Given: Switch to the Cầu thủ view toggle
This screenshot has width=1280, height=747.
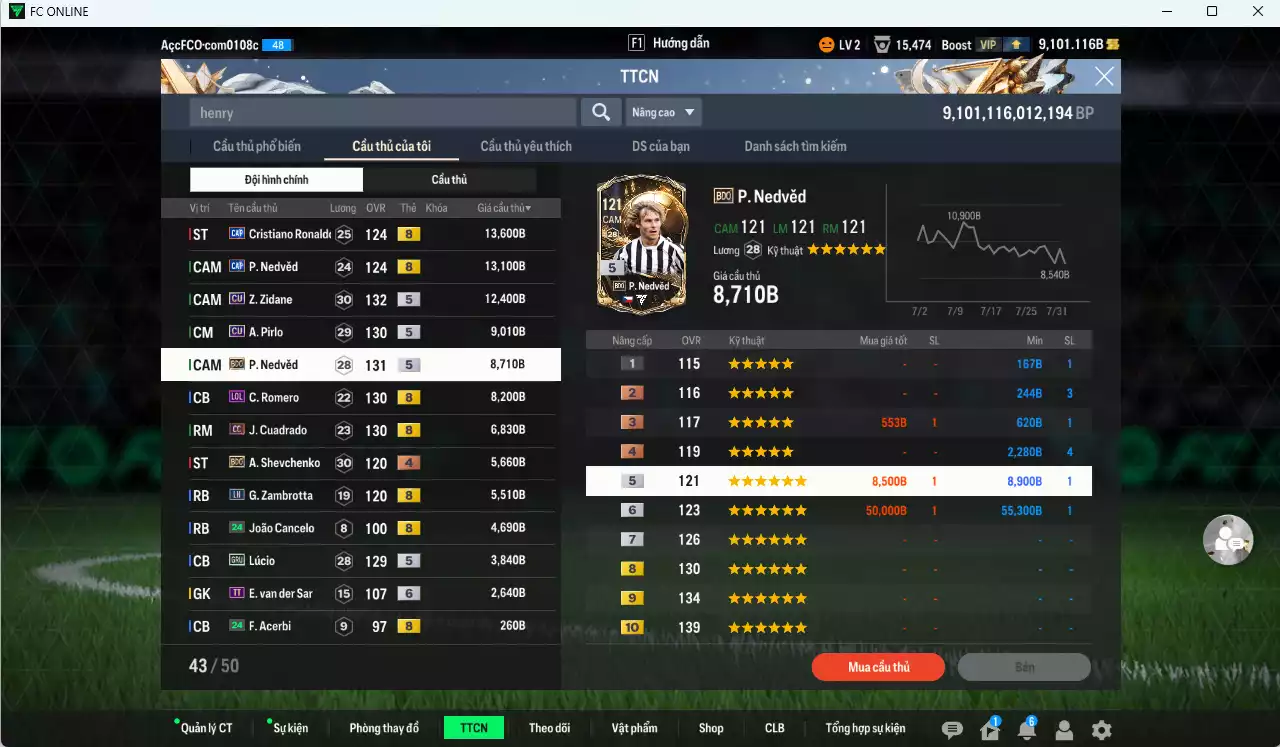Looking at the screenshot, I should coord(449,179).
